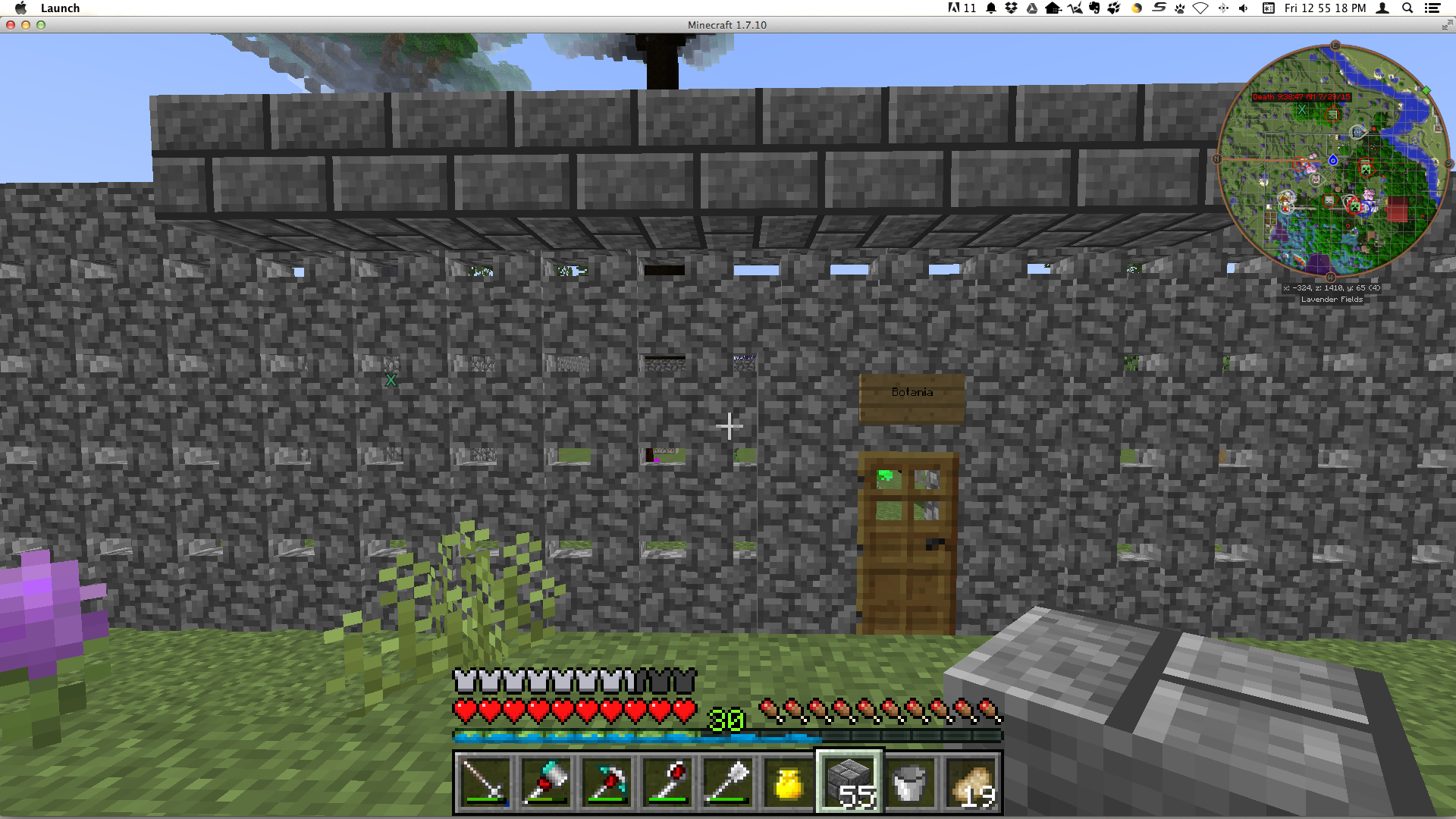1456x819 pixels.
Task: Click the red death waypoint label on minimap
Action: pyautogui.click(x=1301, y=97)
